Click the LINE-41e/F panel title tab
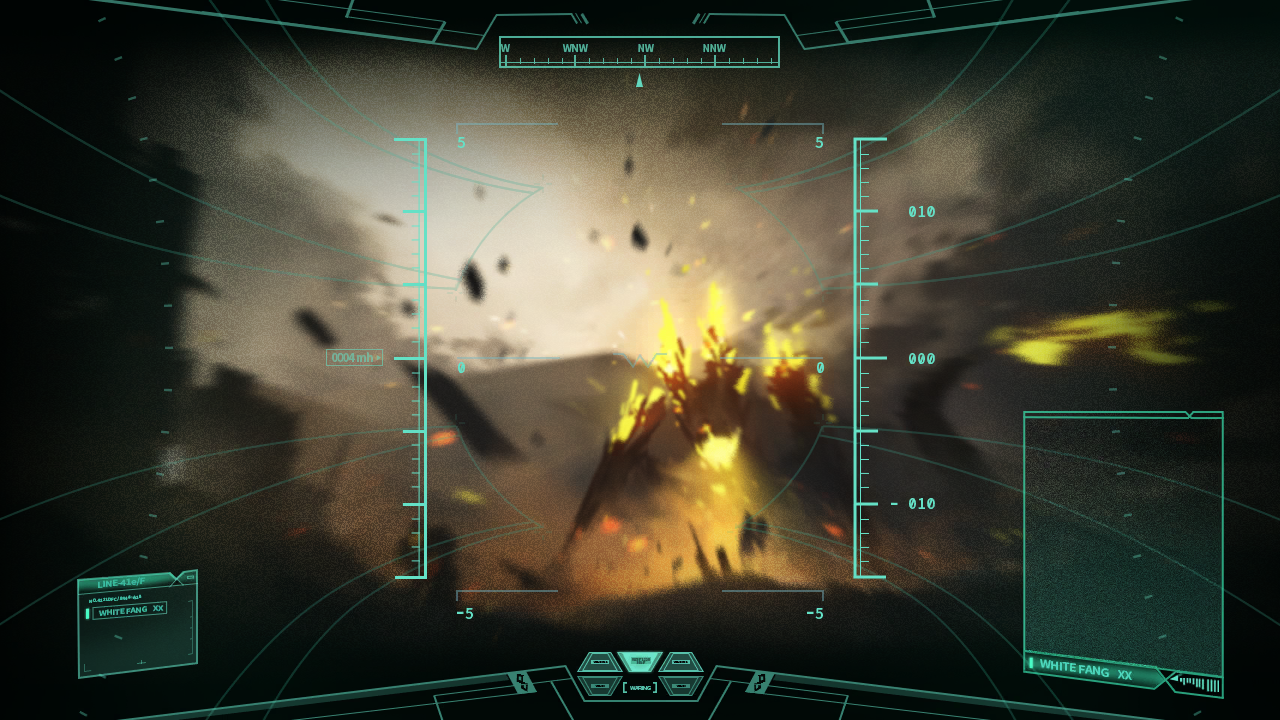1280x720 pixels. (121, 582)
